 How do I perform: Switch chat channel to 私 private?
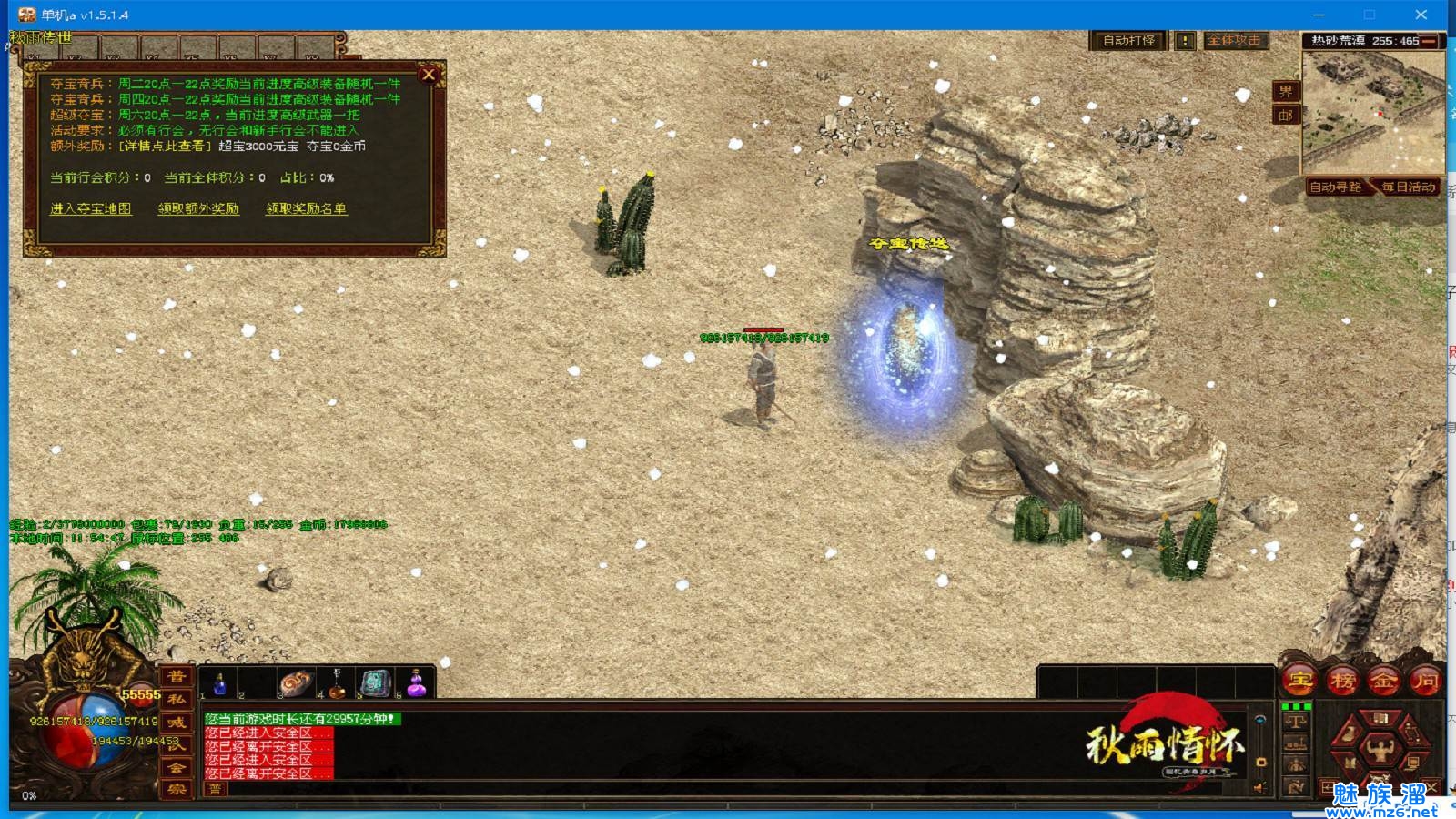tap(176, 699)
